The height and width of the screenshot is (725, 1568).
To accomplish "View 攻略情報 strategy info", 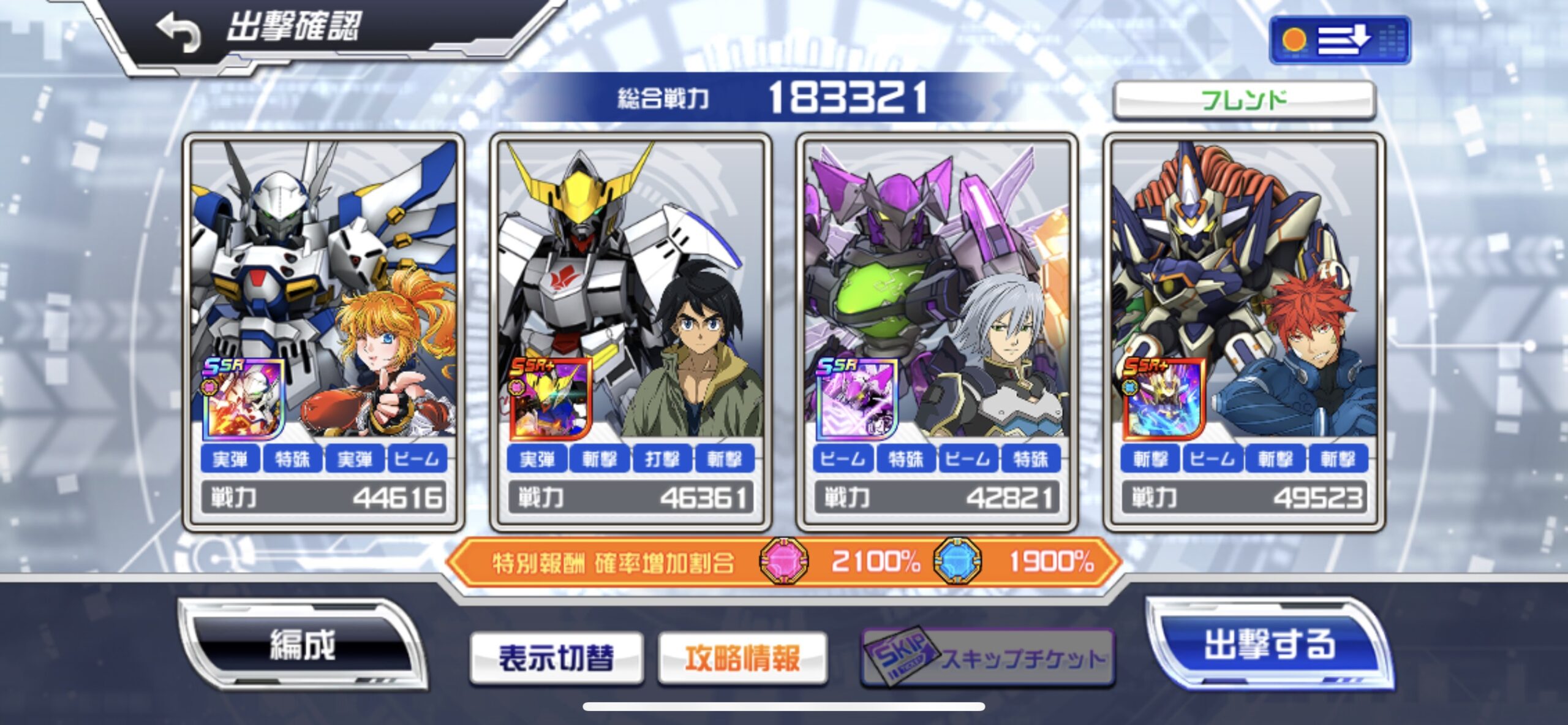I will tap(742, 658).
